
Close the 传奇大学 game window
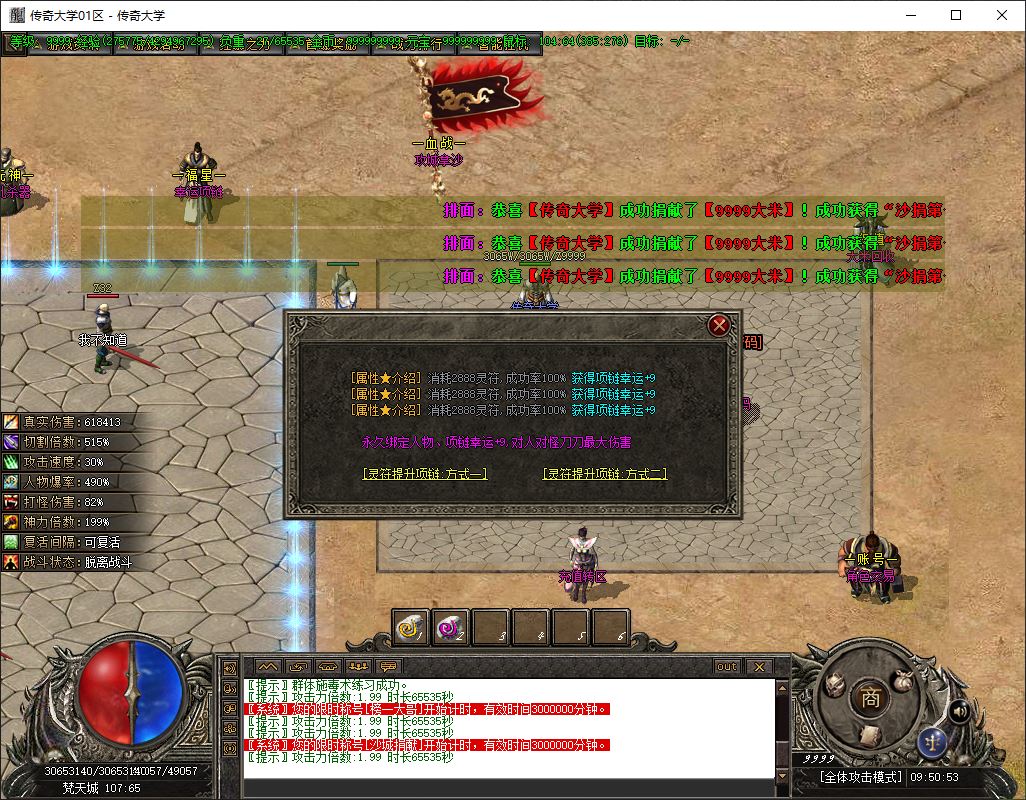click(x=1002, y=15)
